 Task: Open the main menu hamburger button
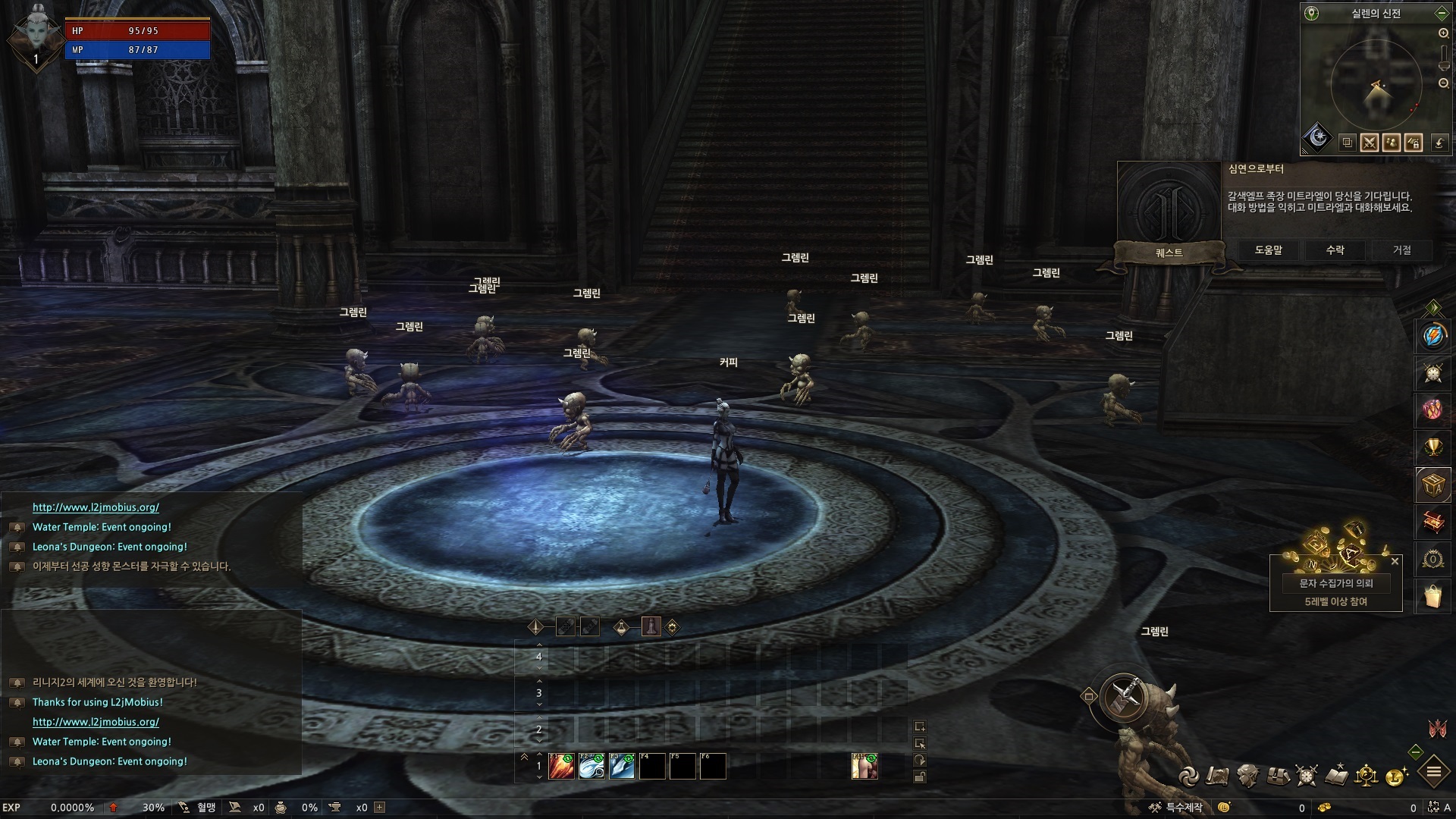tap(1434, 773)
